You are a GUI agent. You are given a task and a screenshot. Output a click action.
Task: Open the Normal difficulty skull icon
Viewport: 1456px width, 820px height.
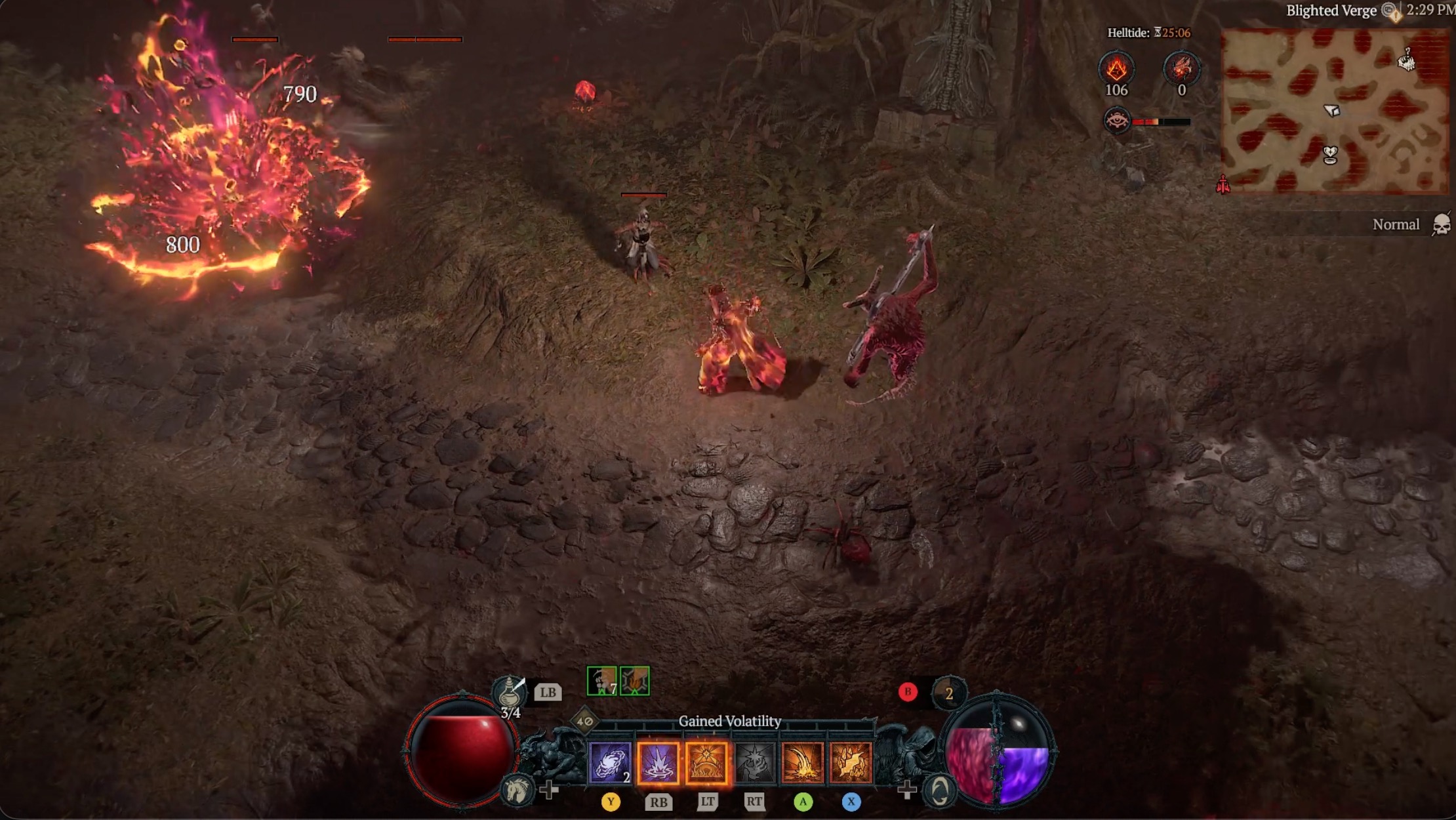(x=1441, y=224)
